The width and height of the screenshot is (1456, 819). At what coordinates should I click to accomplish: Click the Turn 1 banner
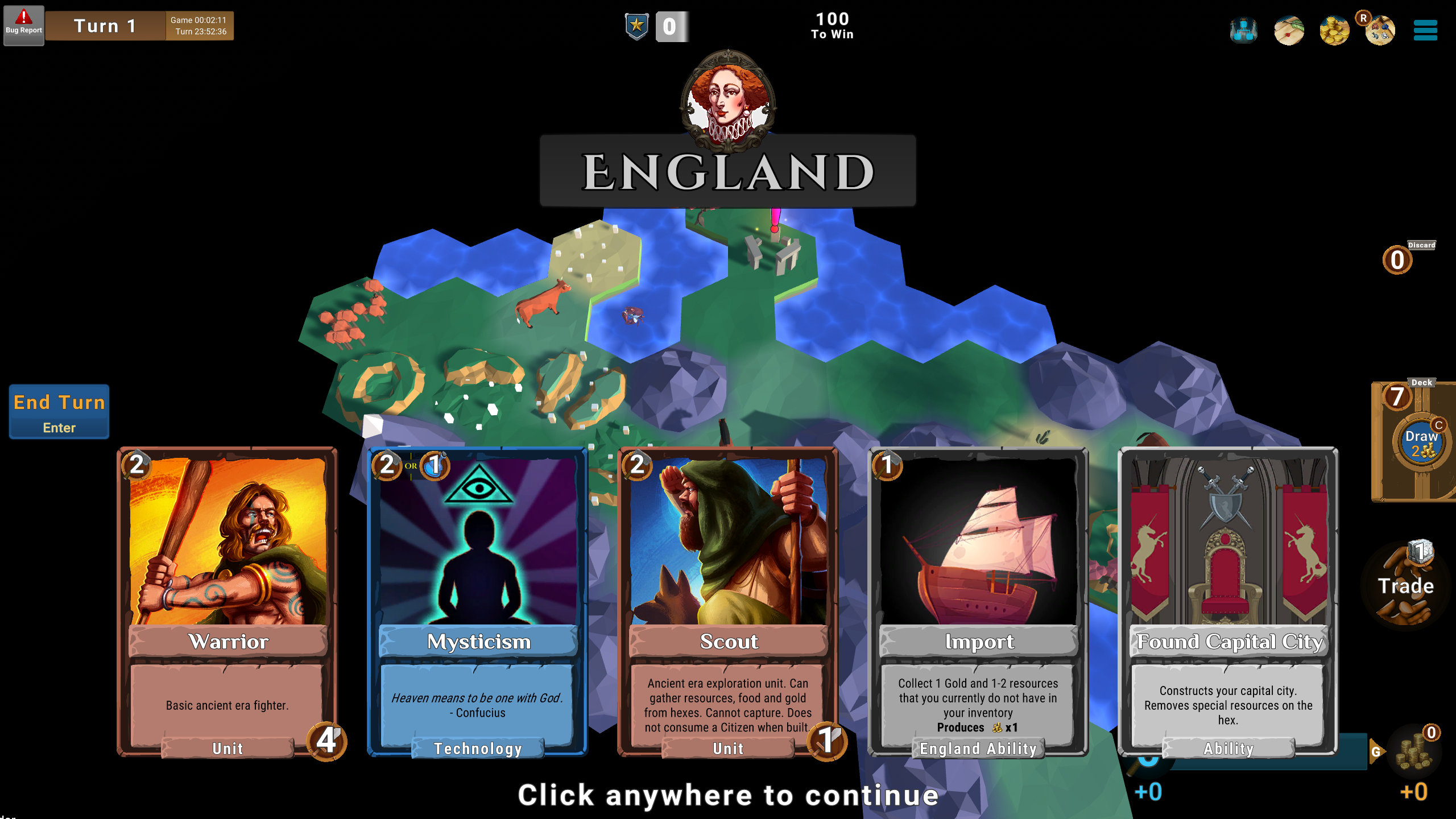pyautogui.click(x=104, y=25)
